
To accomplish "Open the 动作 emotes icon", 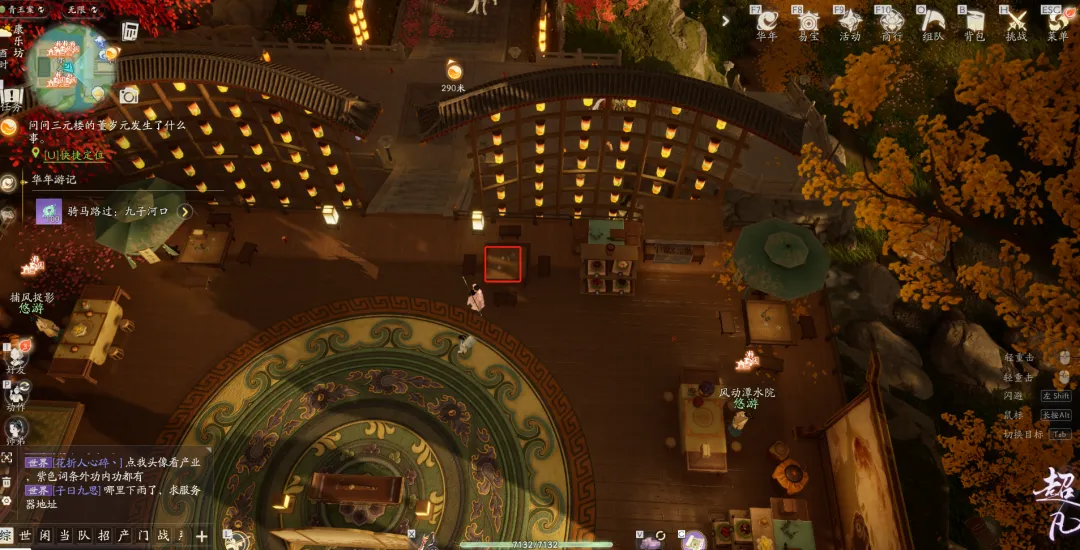I will click(x=16, y=392).
